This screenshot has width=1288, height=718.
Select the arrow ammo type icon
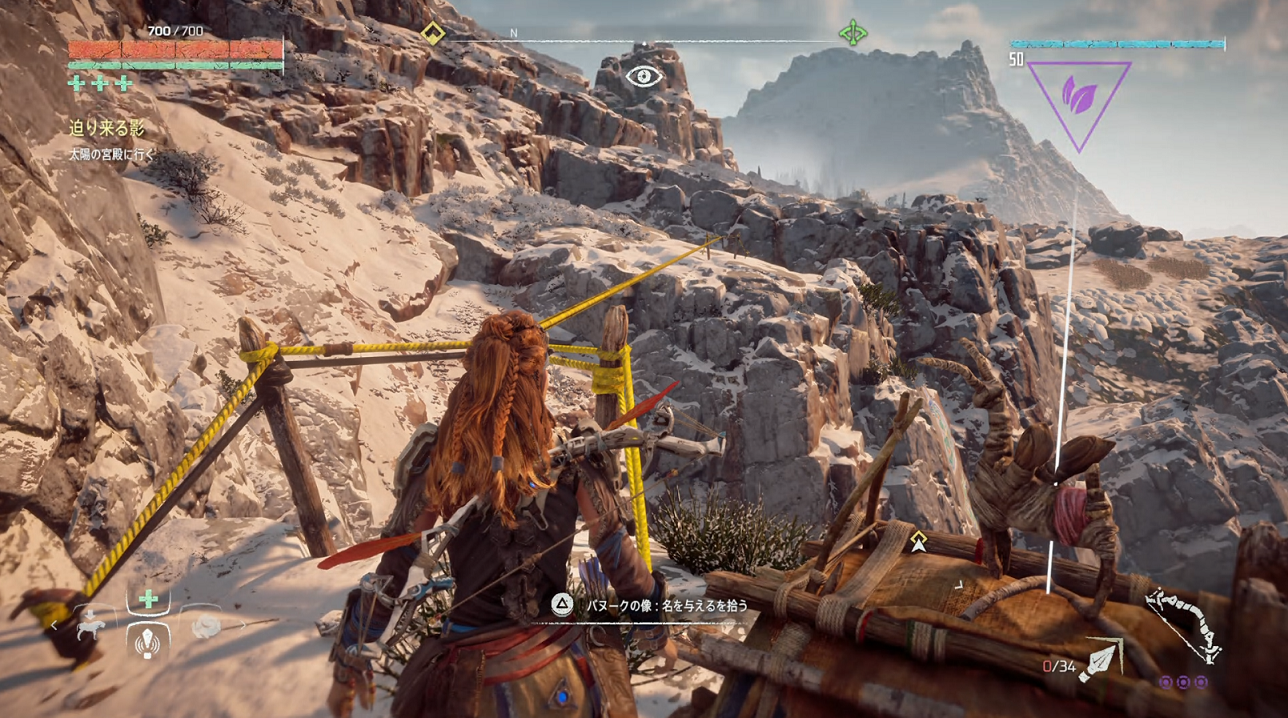(1102, 660)
